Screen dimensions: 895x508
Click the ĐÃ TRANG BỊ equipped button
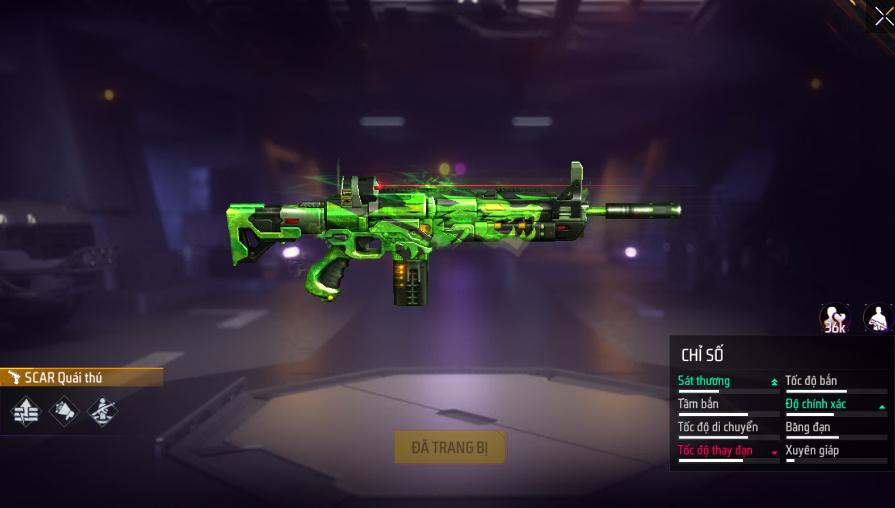449,447
